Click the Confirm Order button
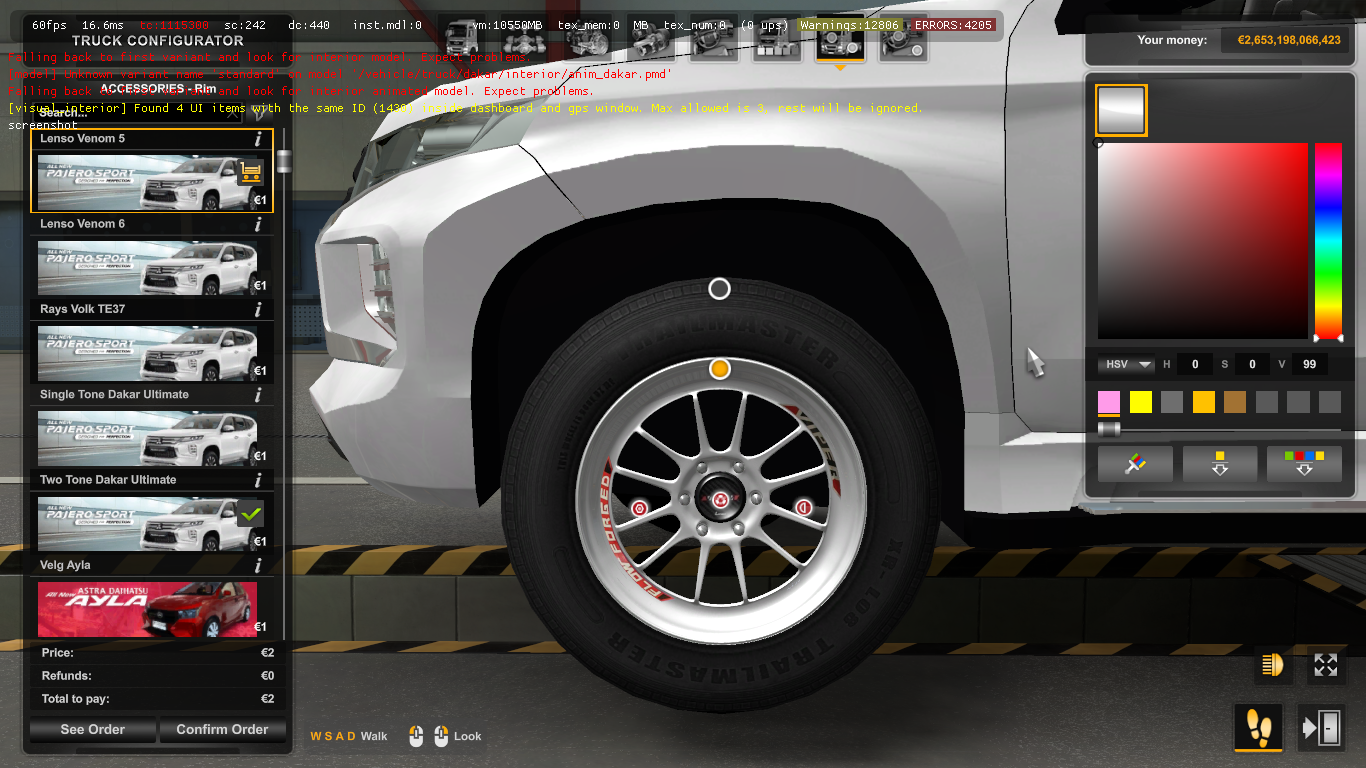This screenshot has width=1366, height=768. tap(222, 729)
